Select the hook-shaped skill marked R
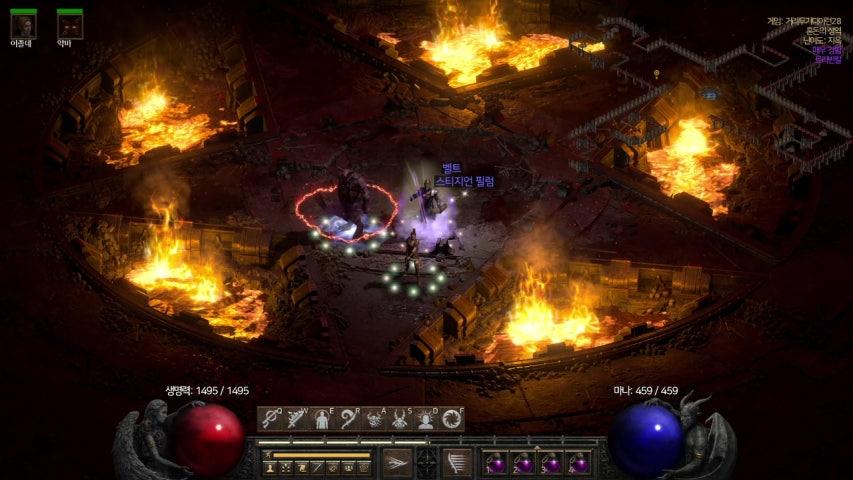 pos(349,418)
